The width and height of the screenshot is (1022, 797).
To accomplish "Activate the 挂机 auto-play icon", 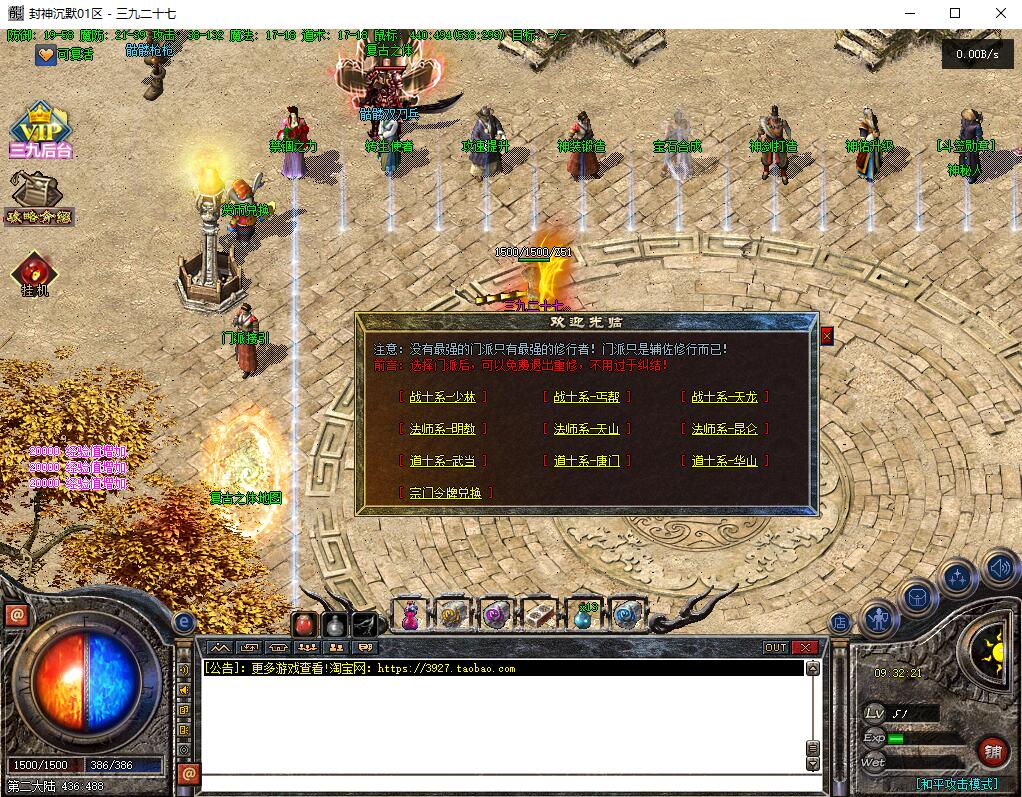I will 35,273.
